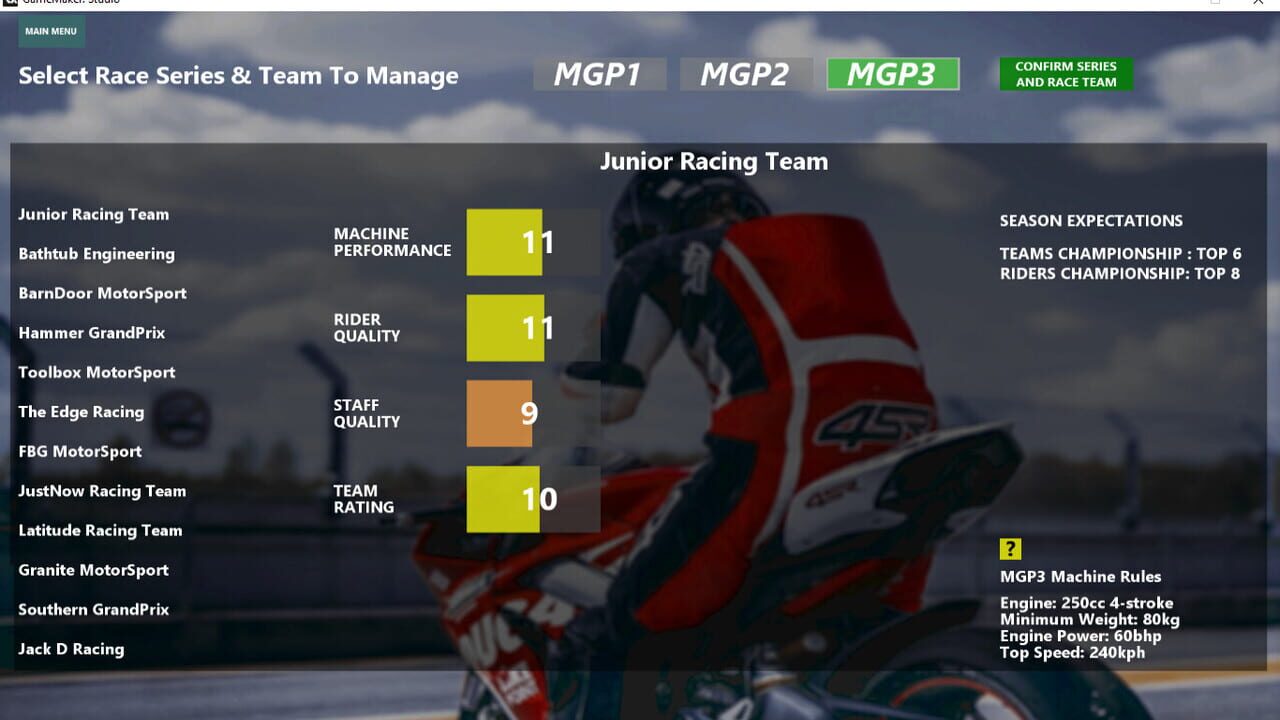Click the GameMaker Studio title bar icon
This screenshot has height=720, width=1280.
tap(10, 5)
